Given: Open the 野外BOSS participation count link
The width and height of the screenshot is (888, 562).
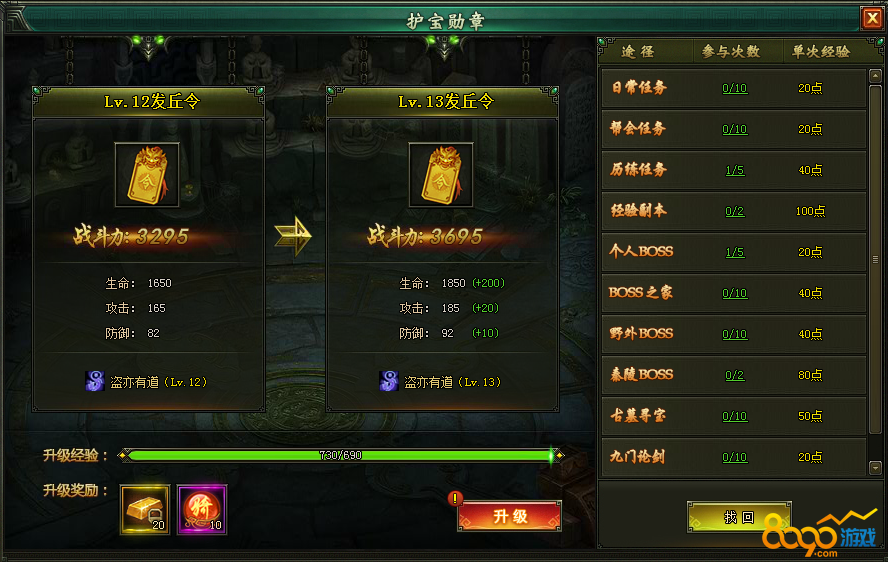Looking at the screenshot, I should click(735, 334).
